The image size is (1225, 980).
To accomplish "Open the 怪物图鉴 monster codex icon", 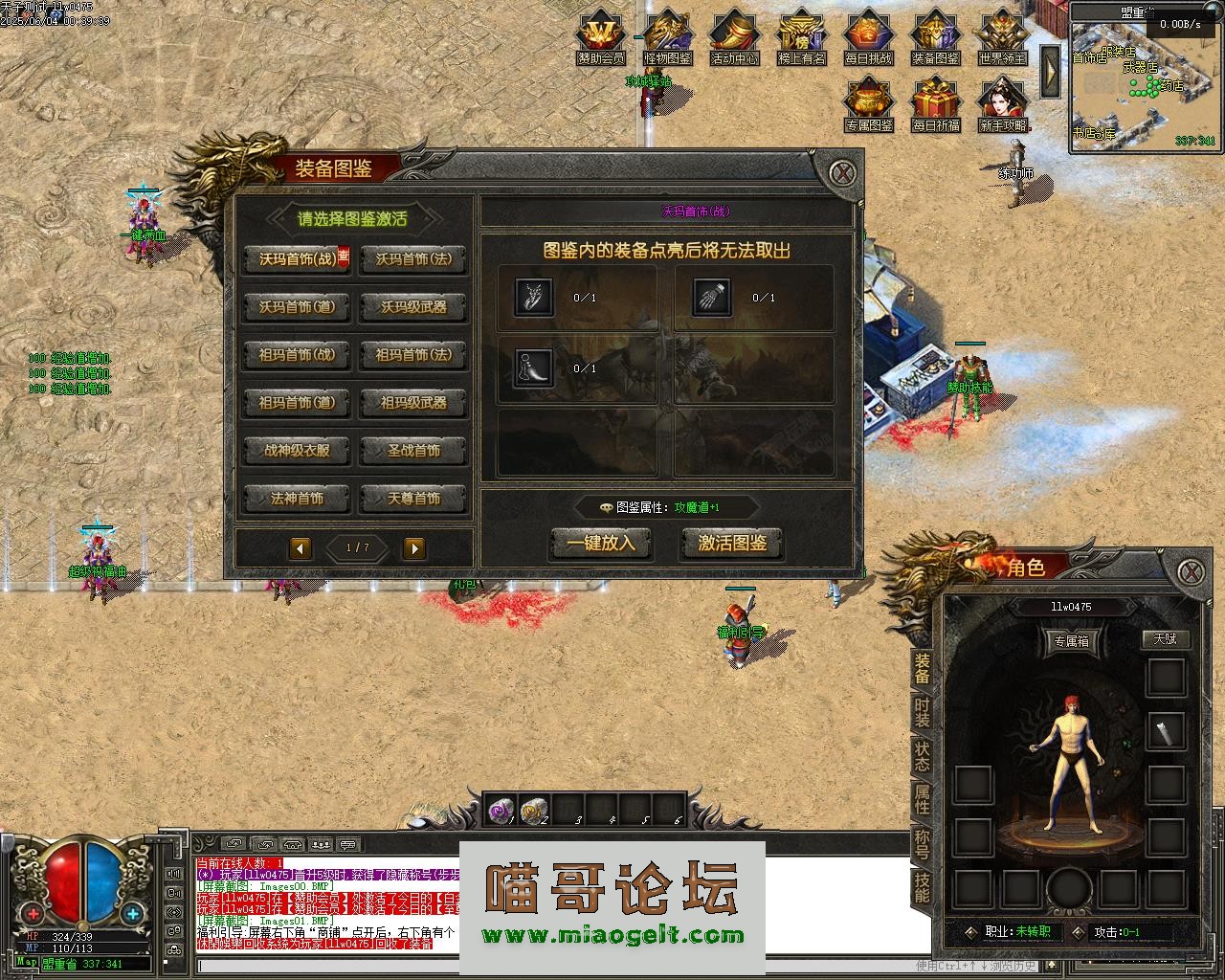I will tap(668, 38).
